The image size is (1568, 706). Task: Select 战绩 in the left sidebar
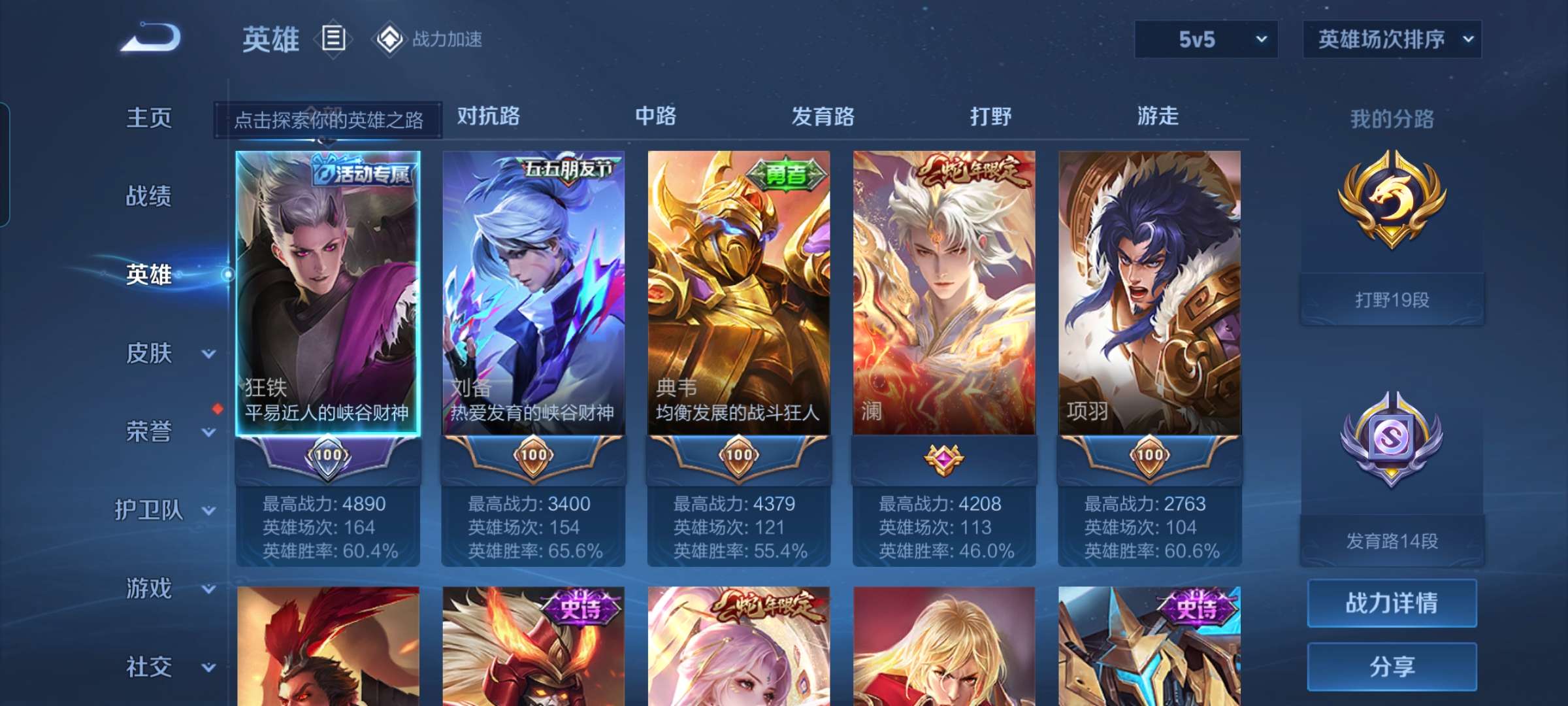tap(149, 196)
